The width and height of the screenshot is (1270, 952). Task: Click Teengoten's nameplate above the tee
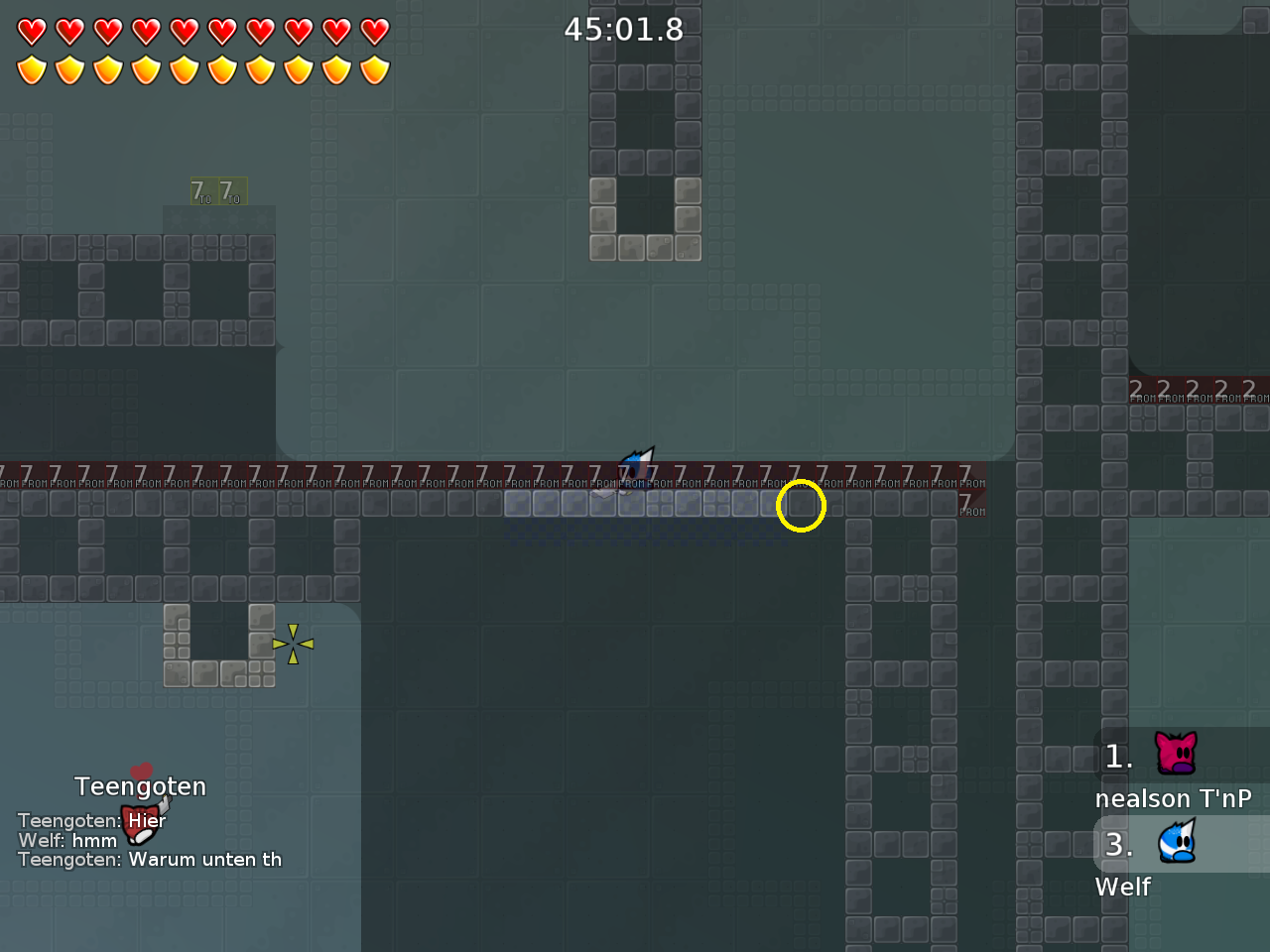[140, 785]
